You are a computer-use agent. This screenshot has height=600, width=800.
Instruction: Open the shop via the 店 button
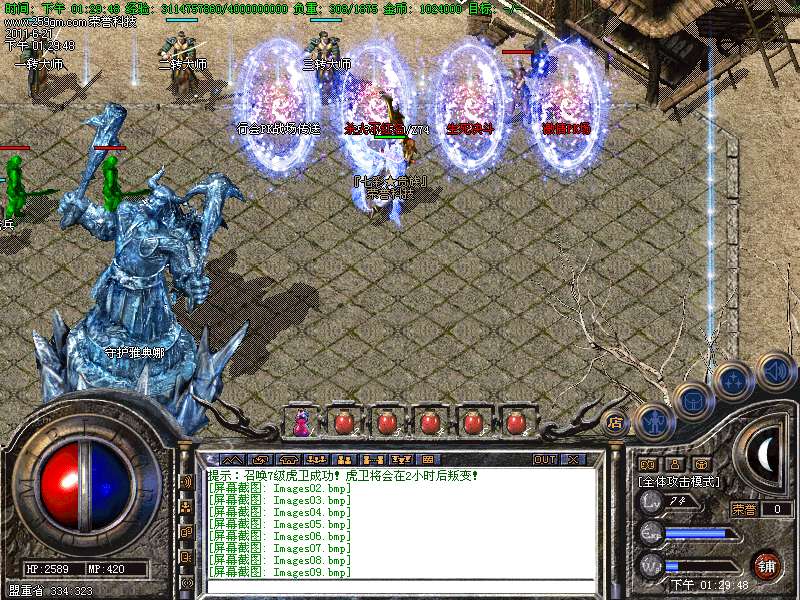615,423
